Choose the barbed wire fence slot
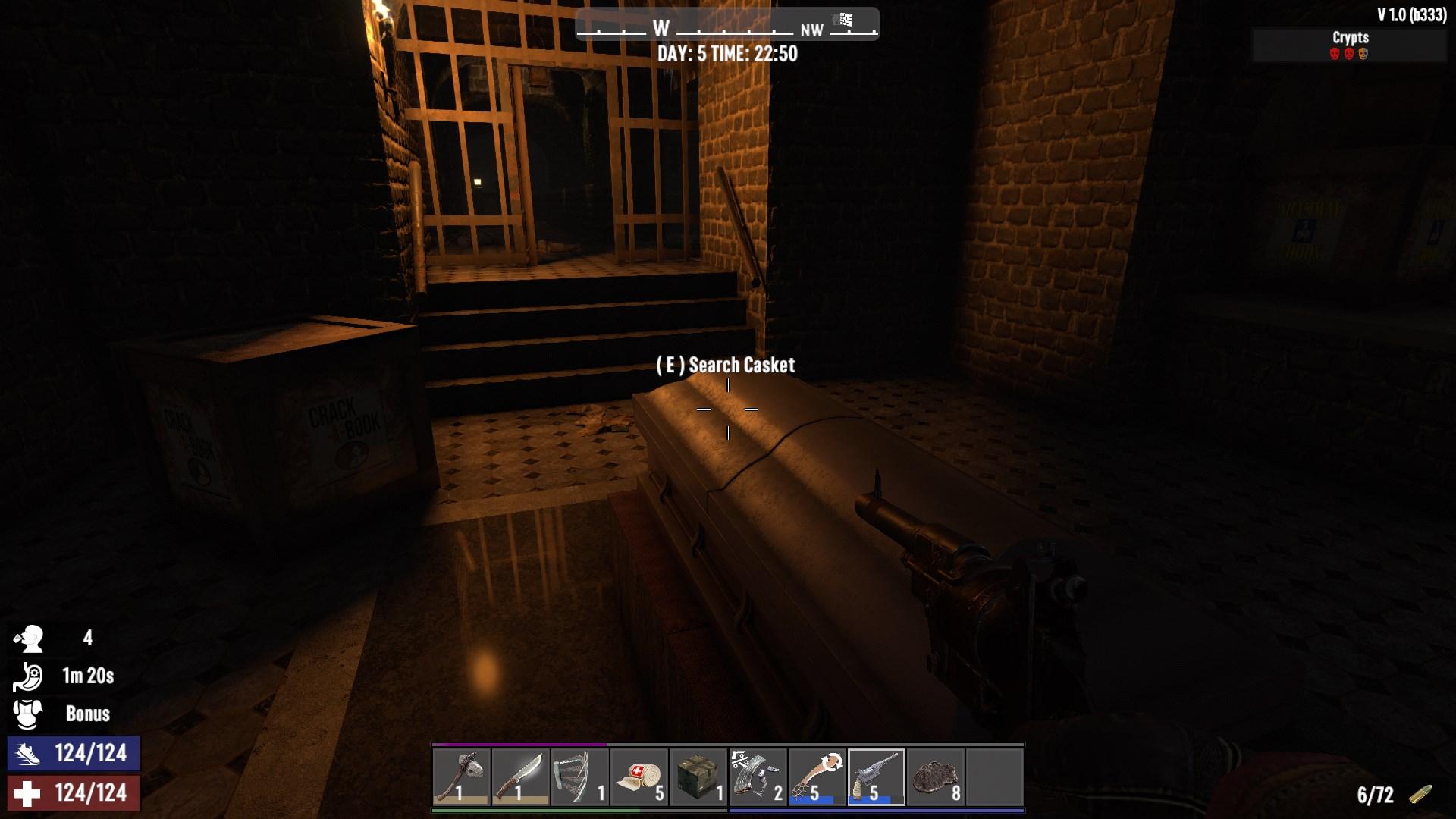Image resolution: width=1456 pixels, height=819 pixels. tap(580, 777)
